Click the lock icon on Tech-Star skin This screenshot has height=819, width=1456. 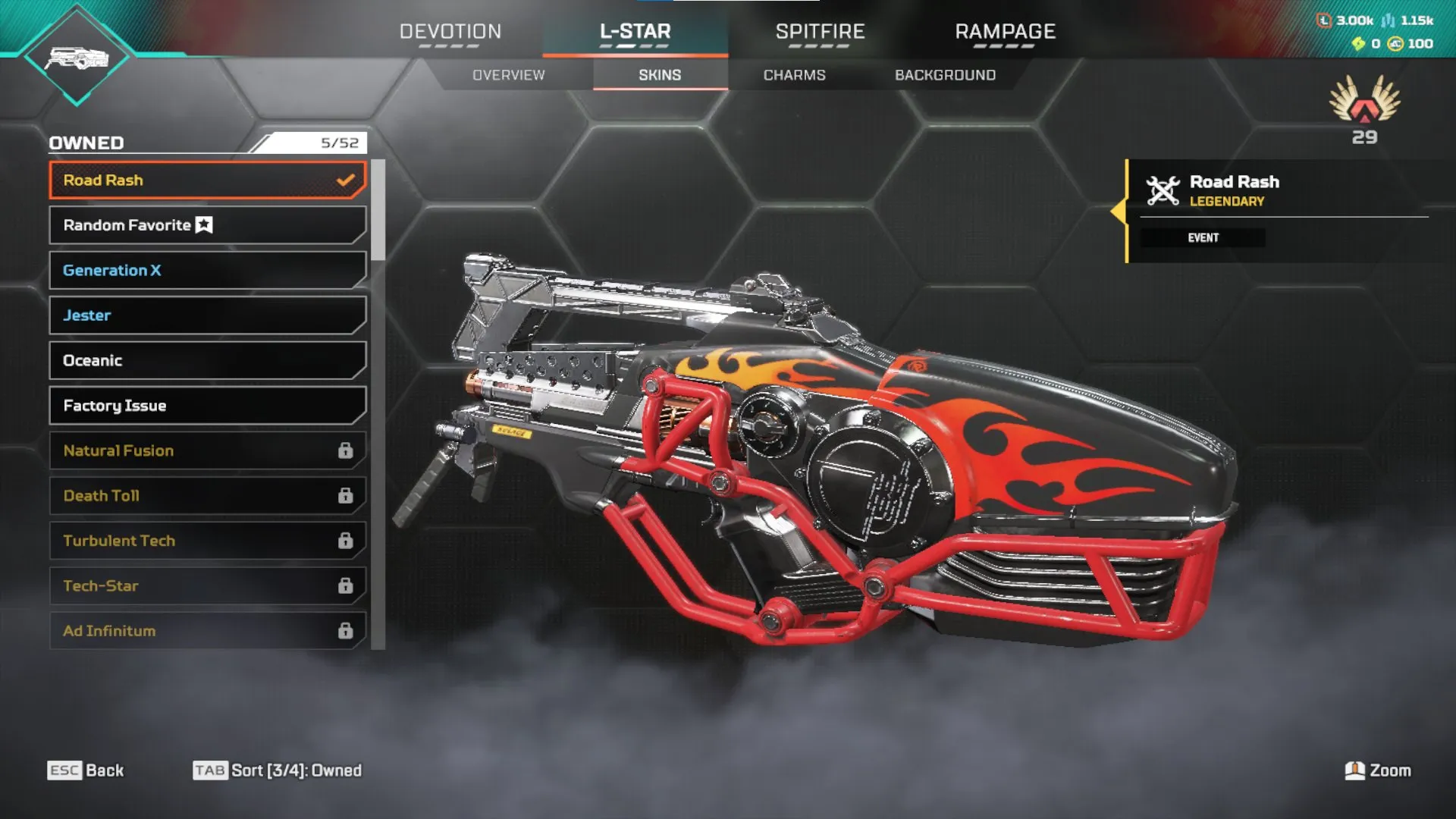pos(347,585)
